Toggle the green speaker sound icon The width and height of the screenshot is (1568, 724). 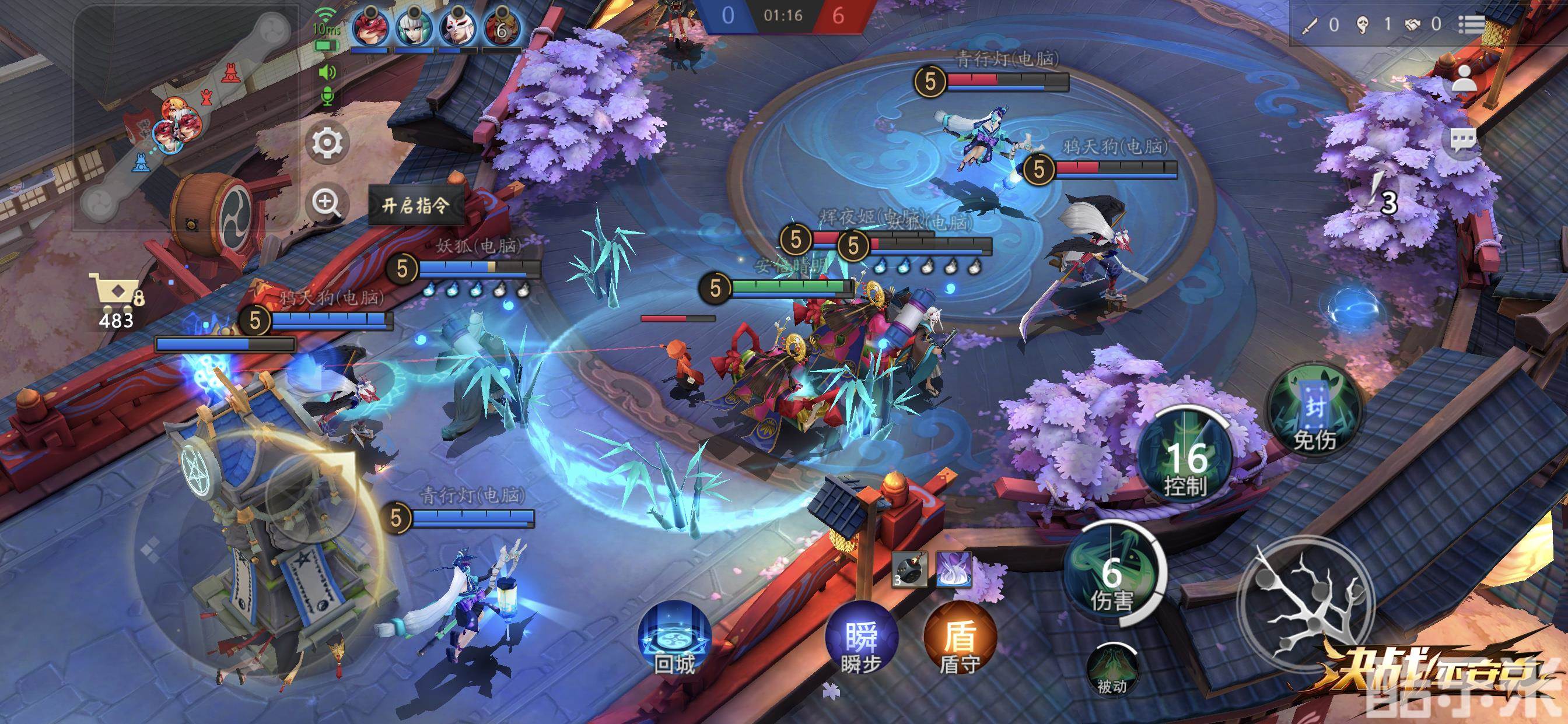click(x=327, y=72)
